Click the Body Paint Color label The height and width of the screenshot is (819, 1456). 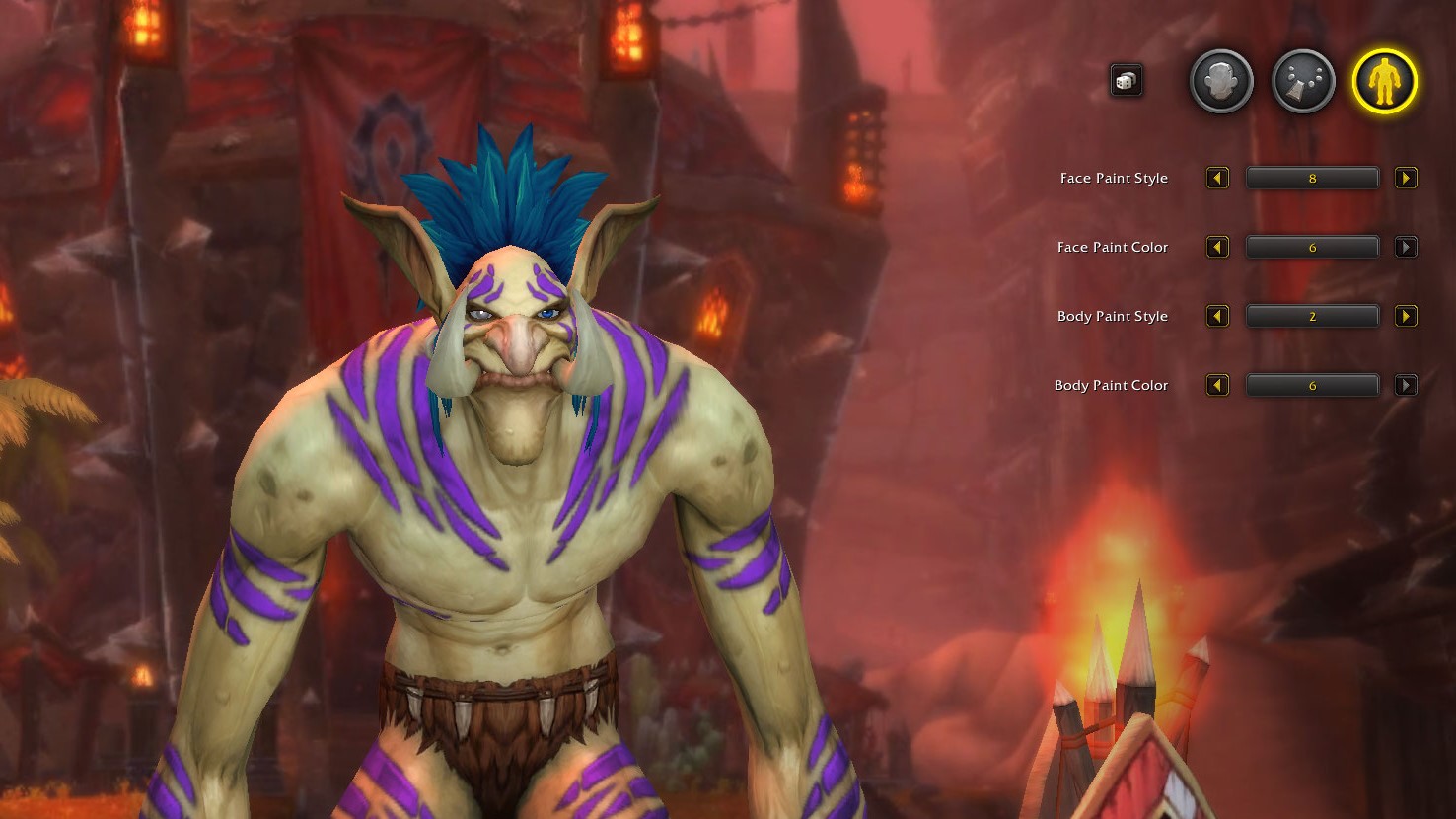point(1111,385)
